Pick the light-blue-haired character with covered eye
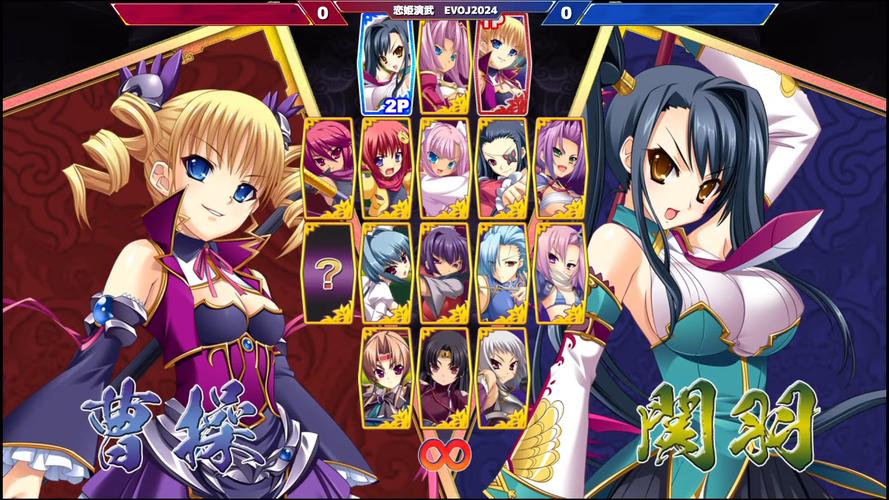The image size is (889, 500). 502,271
